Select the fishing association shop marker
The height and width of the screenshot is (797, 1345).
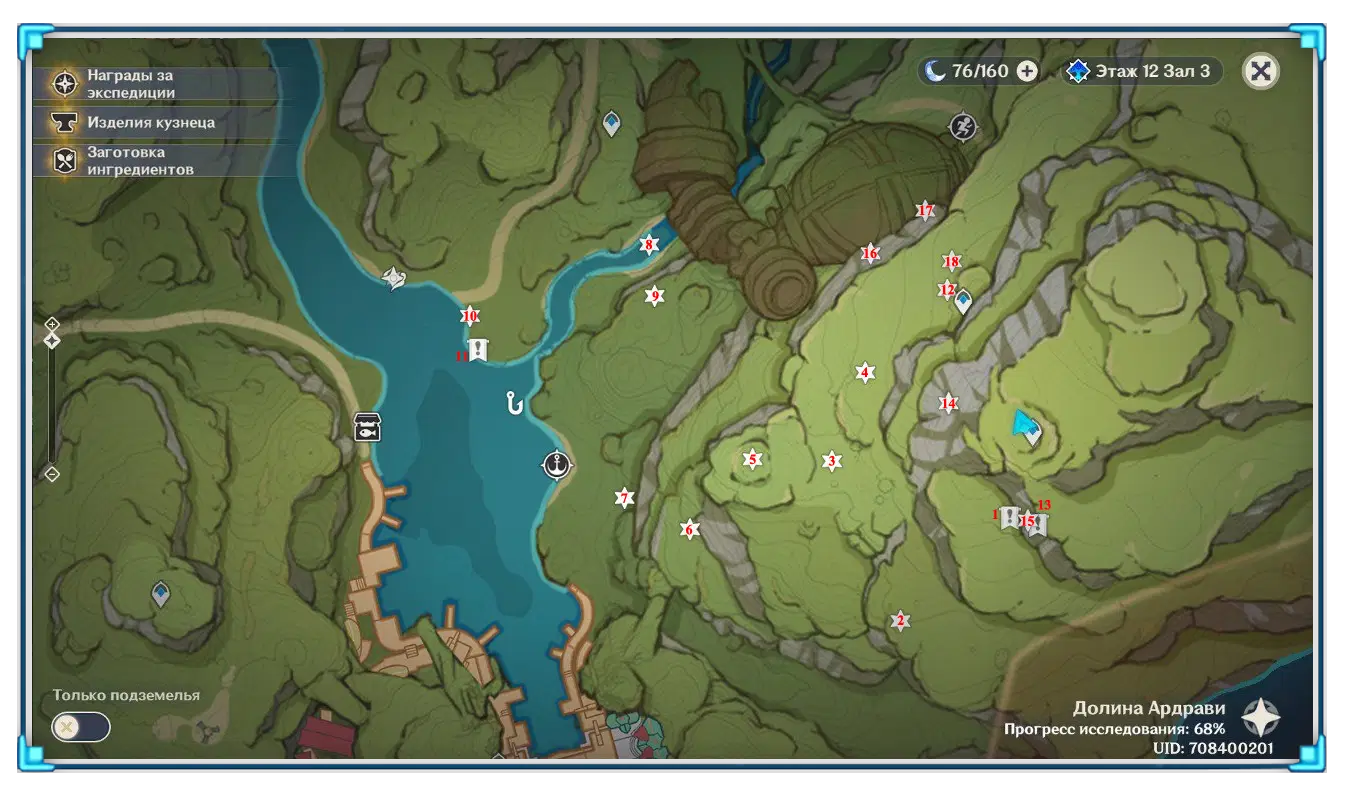[367, 427]
